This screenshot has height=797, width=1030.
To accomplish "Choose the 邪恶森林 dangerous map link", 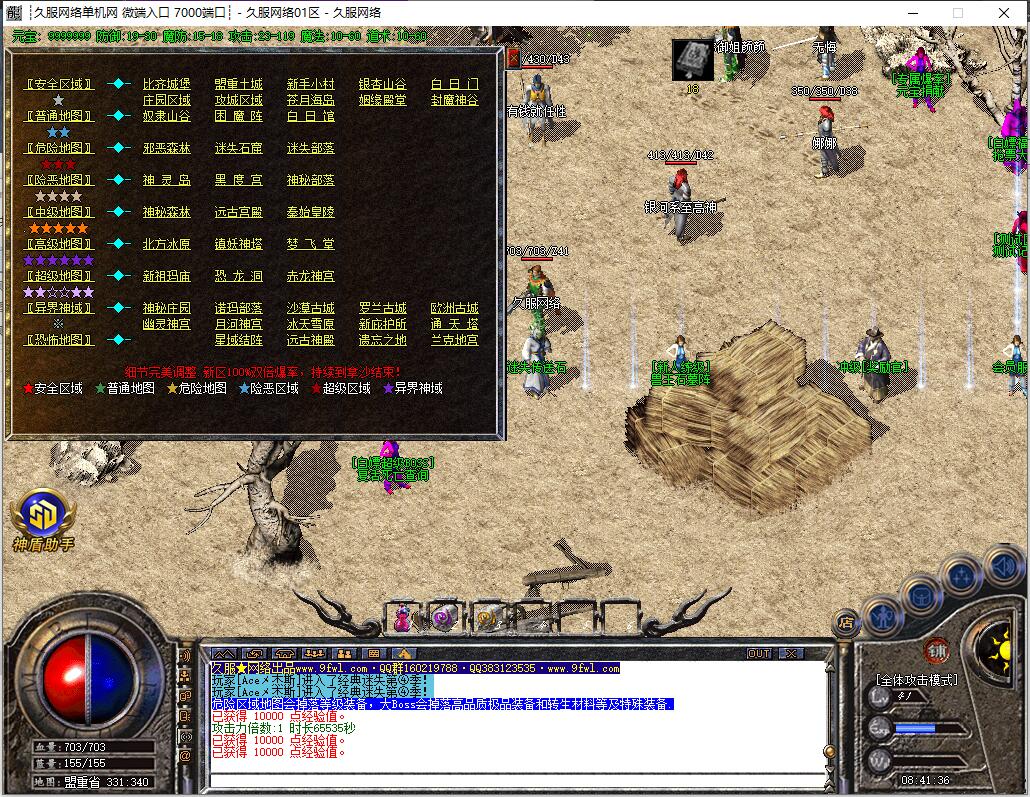I will [x=166, y=148].
